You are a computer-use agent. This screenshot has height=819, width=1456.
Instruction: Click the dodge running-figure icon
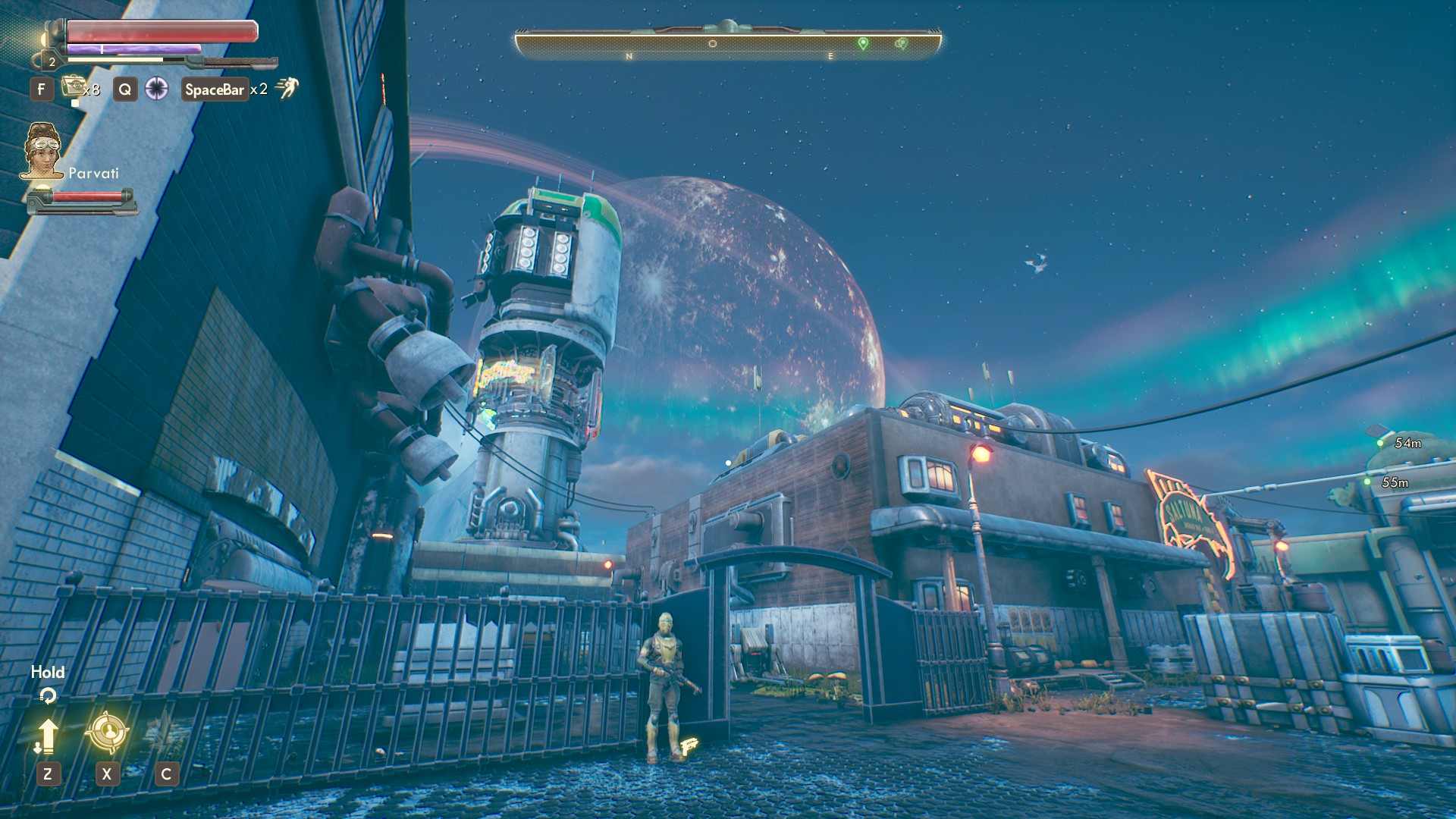[x=287, y=88]
